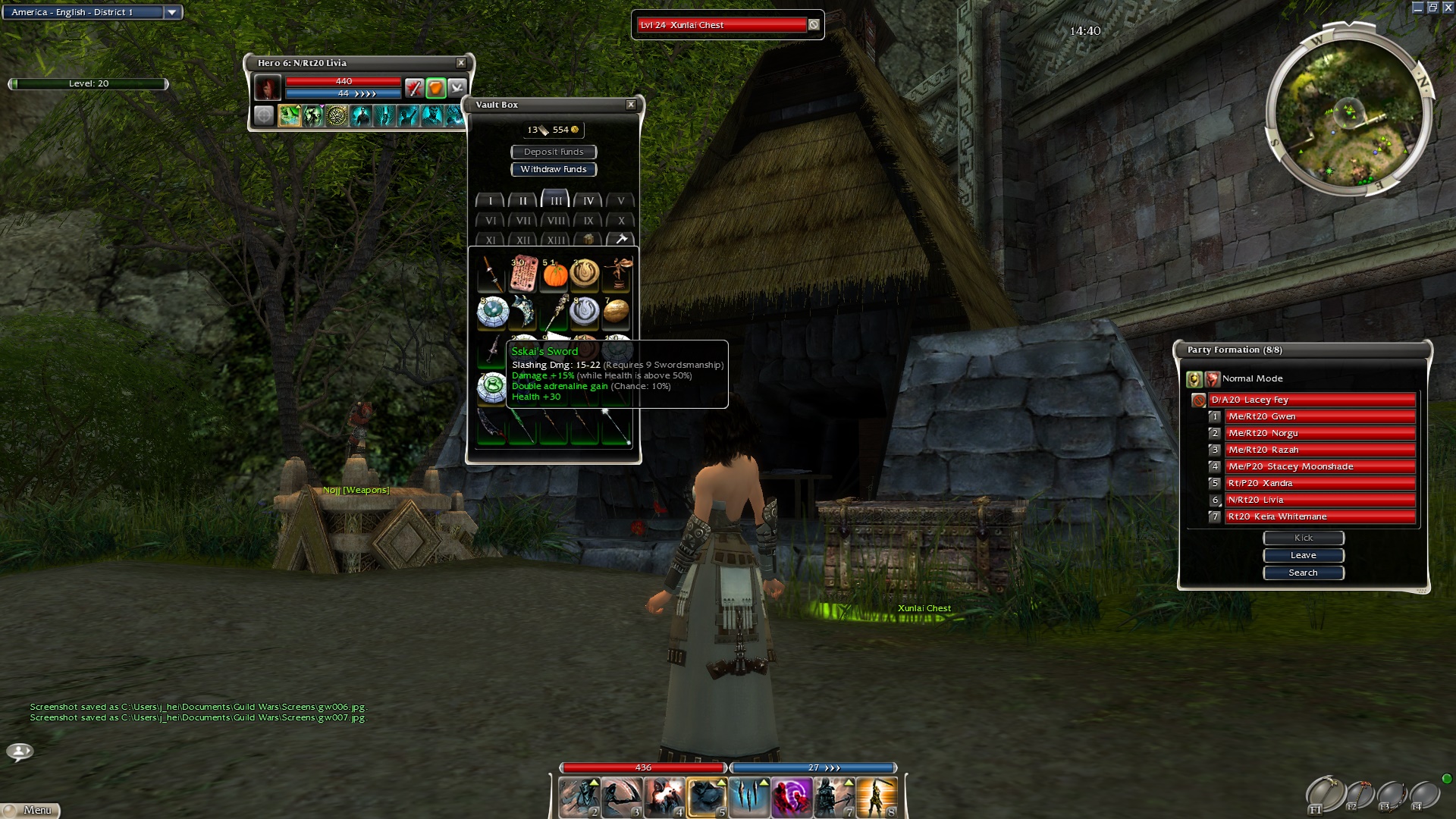Switch to vault tab II
Screen dimensions: 1456x819
click(x=523, y=201)
